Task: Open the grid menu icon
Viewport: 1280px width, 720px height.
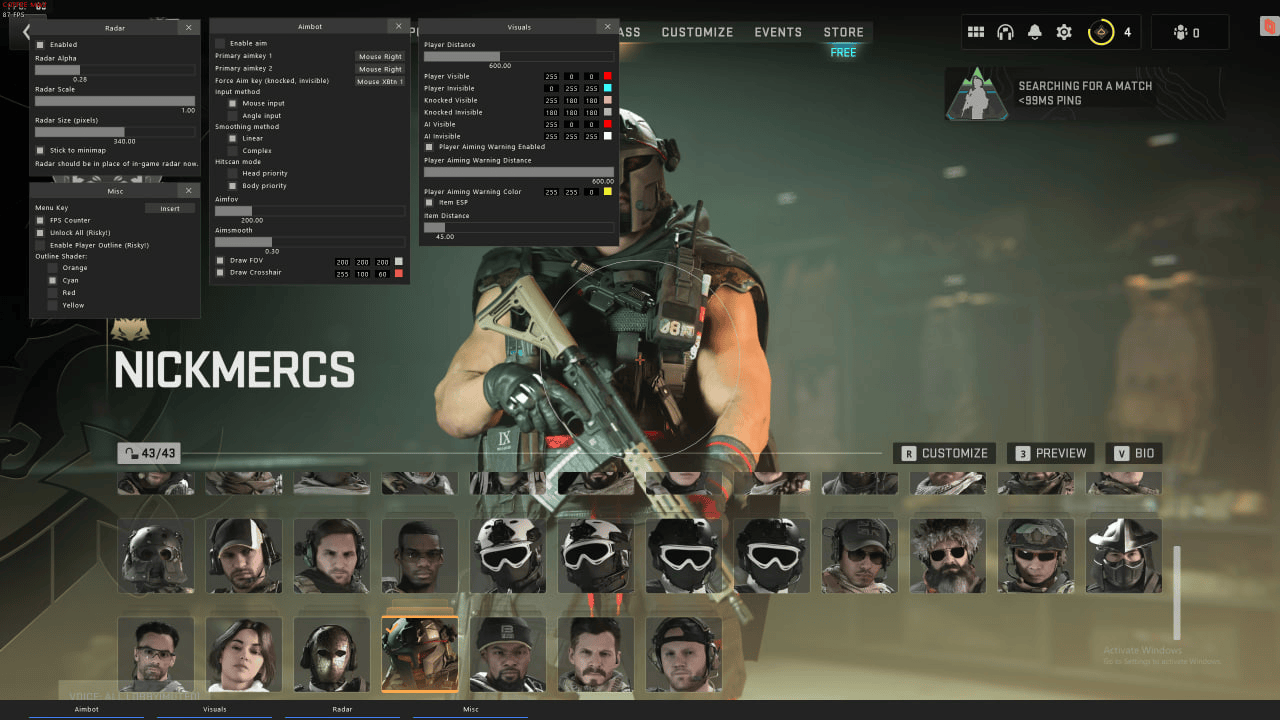Action: tap(976, 33)
